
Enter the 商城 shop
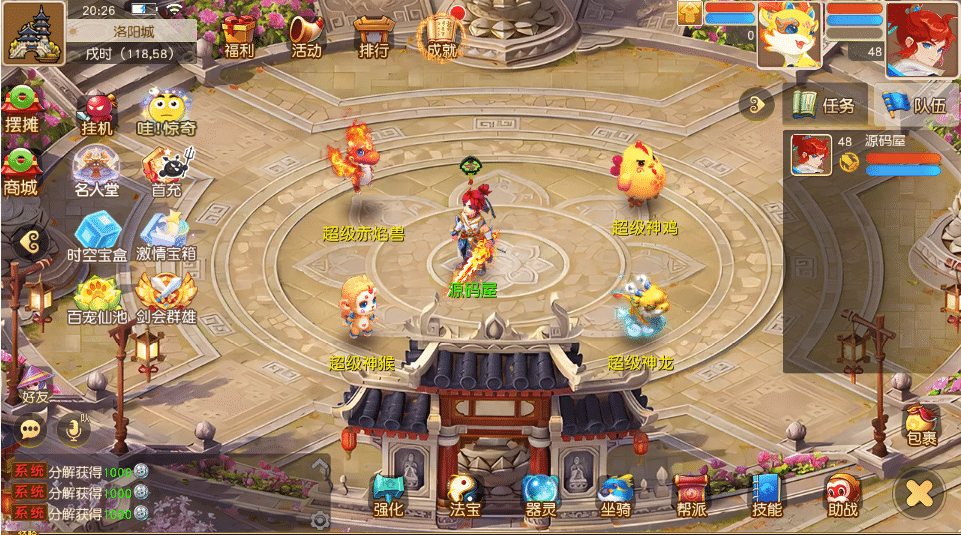point(21,171)
